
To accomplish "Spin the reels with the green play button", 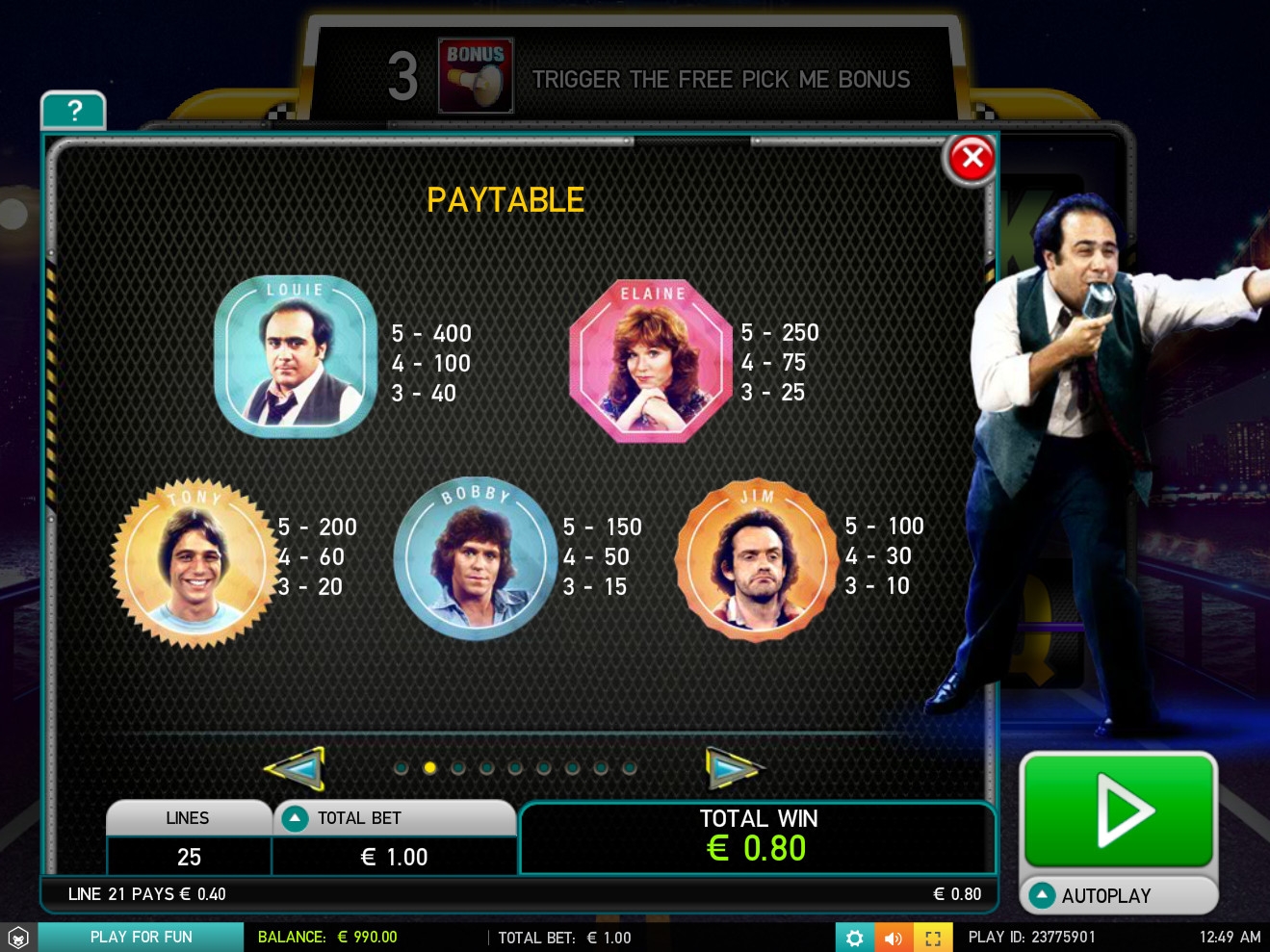I will click(1118, 810).
